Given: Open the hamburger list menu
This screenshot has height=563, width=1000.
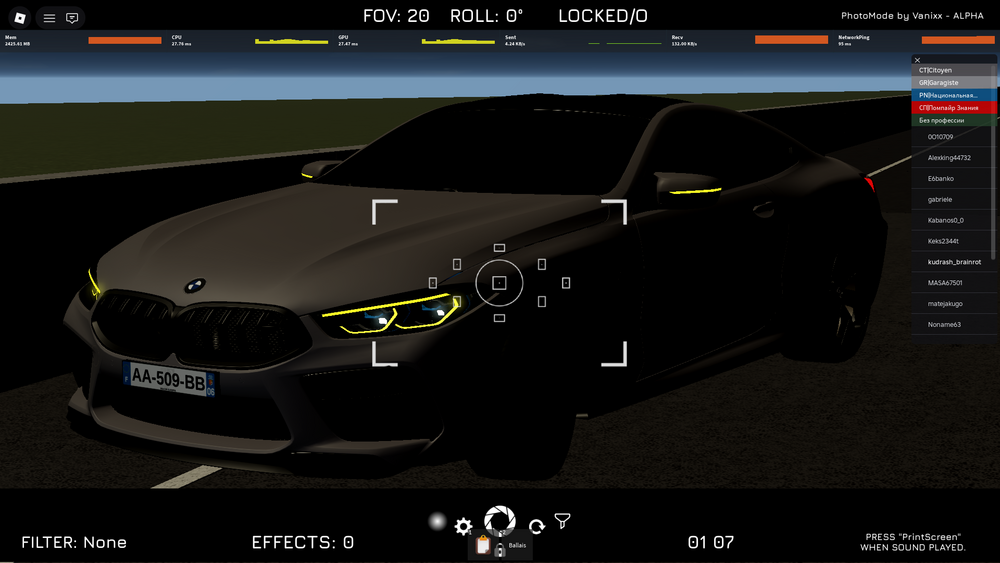Looking at the screenshot, I should coord(49,18).
